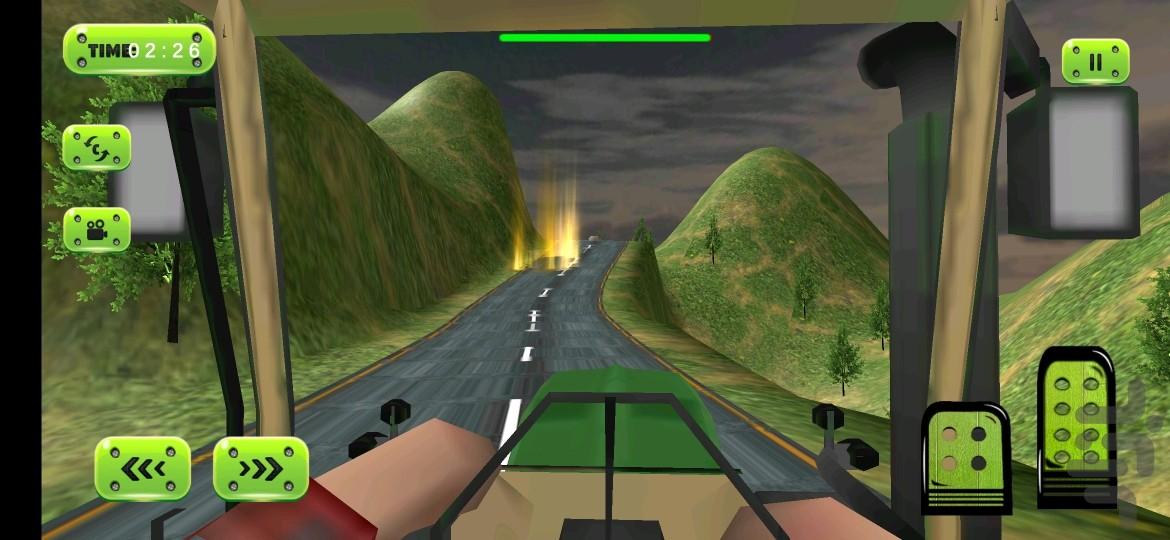Steer left with the left arrows button
Image resolution: width=1170 pixels, height=540 pixels.
(x=143, y=468)
